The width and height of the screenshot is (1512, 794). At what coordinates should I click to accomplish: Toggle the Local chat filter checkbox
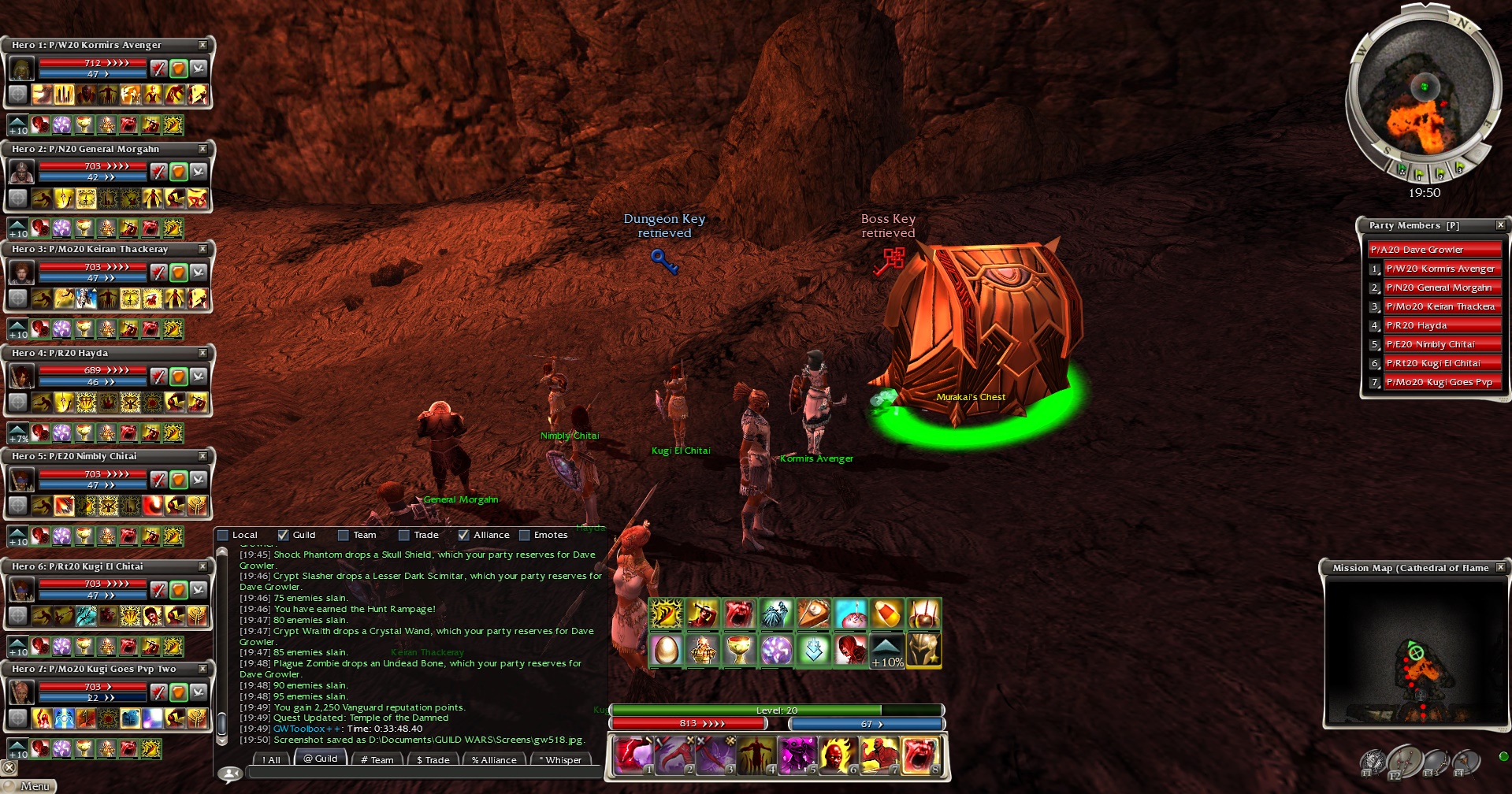tap(223, 535)
